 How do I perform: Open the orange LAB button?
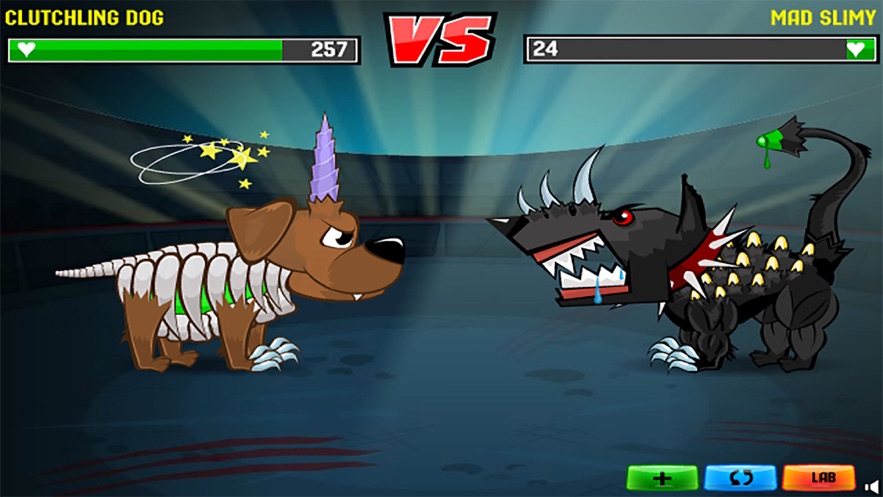point(818,478)
